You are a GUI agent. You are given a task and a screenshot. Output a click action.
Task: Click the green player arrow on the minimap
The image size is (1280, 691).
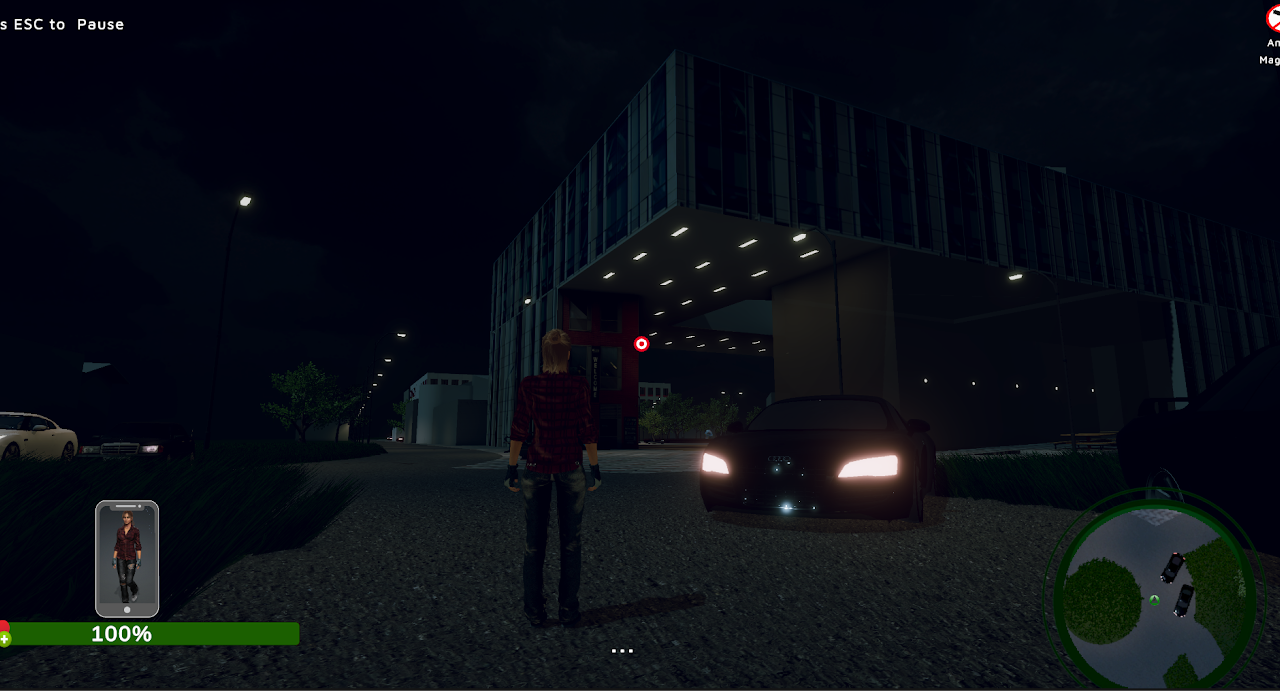1154,600
